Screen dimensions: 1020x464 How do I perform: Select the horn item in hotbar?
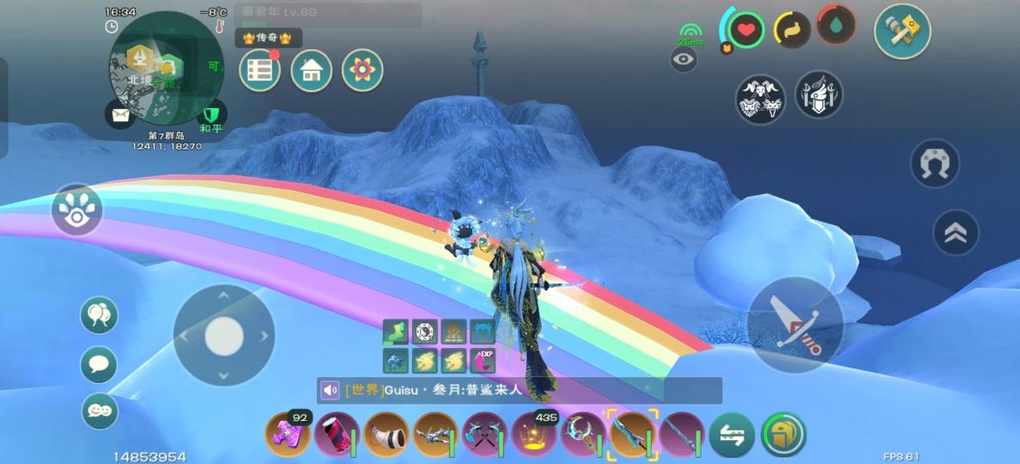[385, 435]
